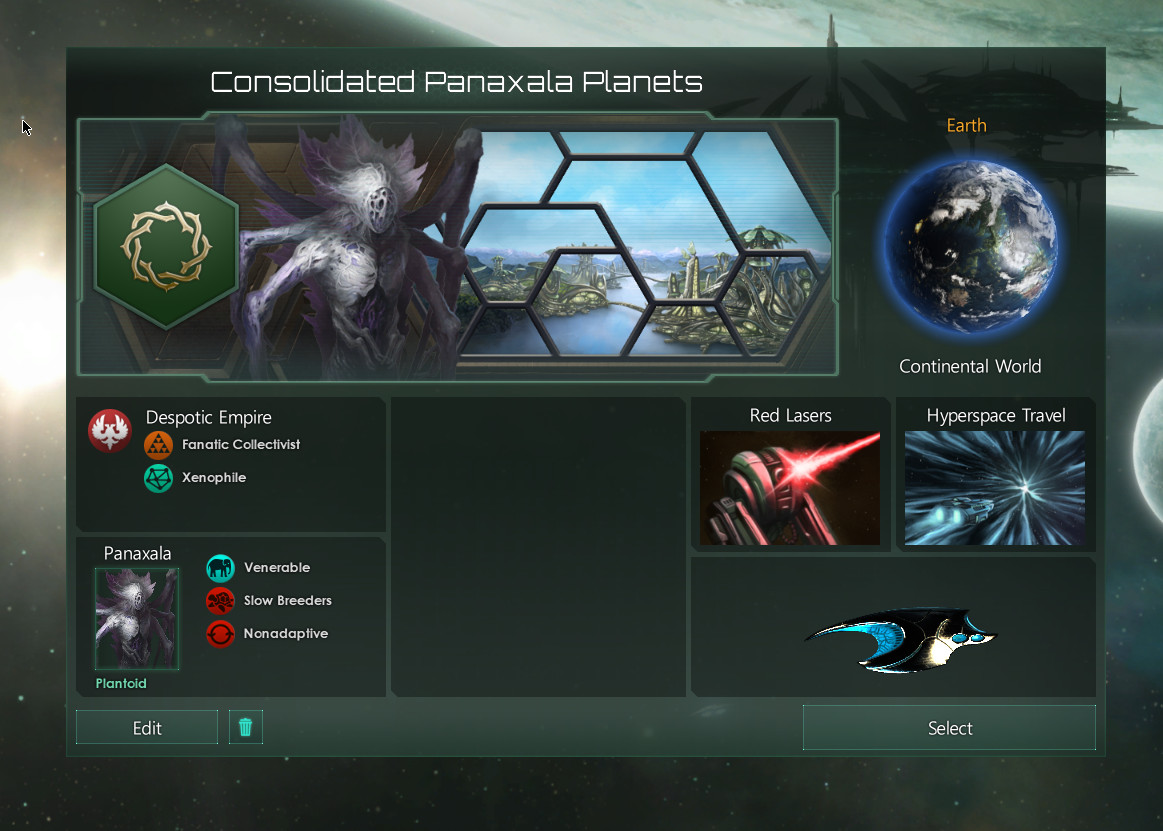
Task: Click the Xenophile ethic icon
Action: click(x=158, y=478)
